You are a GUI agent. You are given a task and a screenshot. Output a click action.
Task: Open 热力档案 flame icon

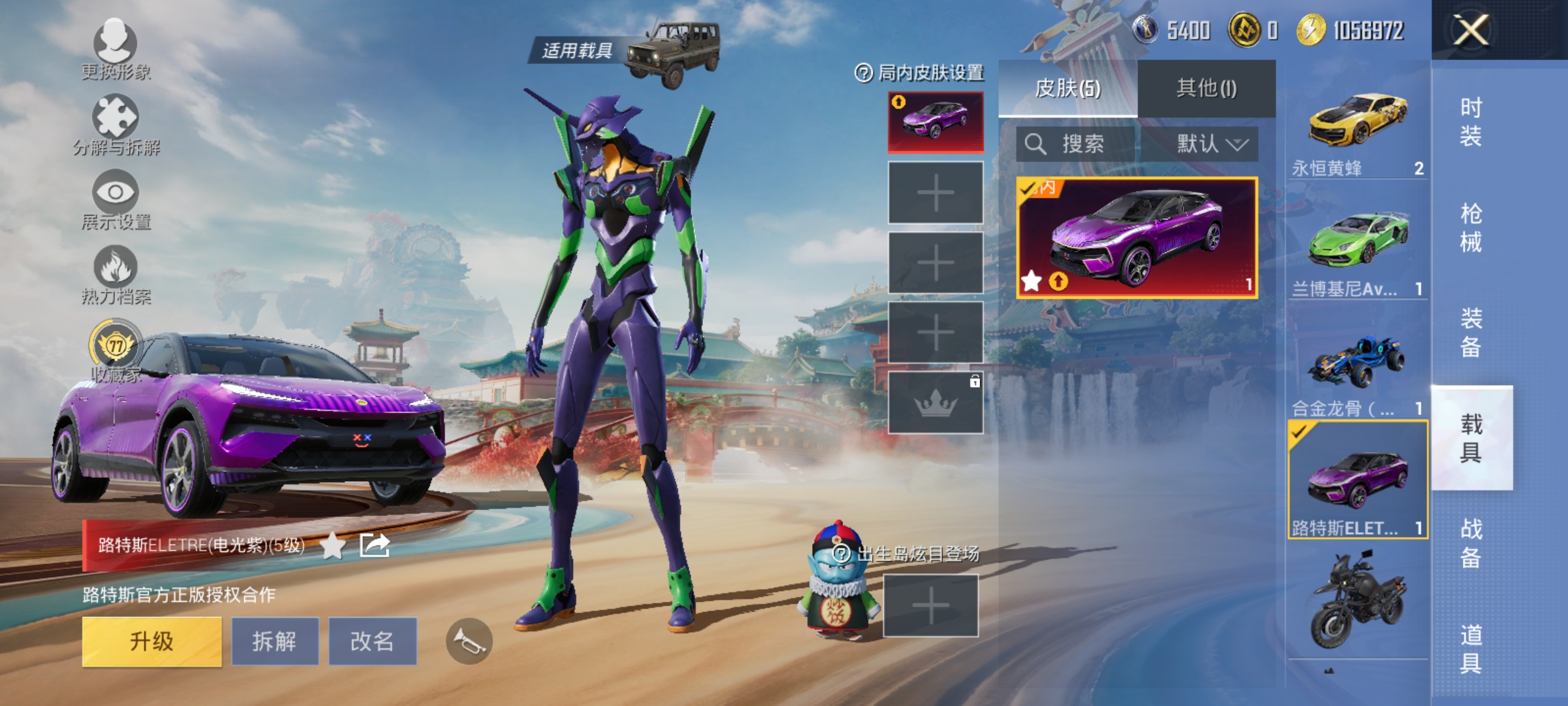click(116, 273)
